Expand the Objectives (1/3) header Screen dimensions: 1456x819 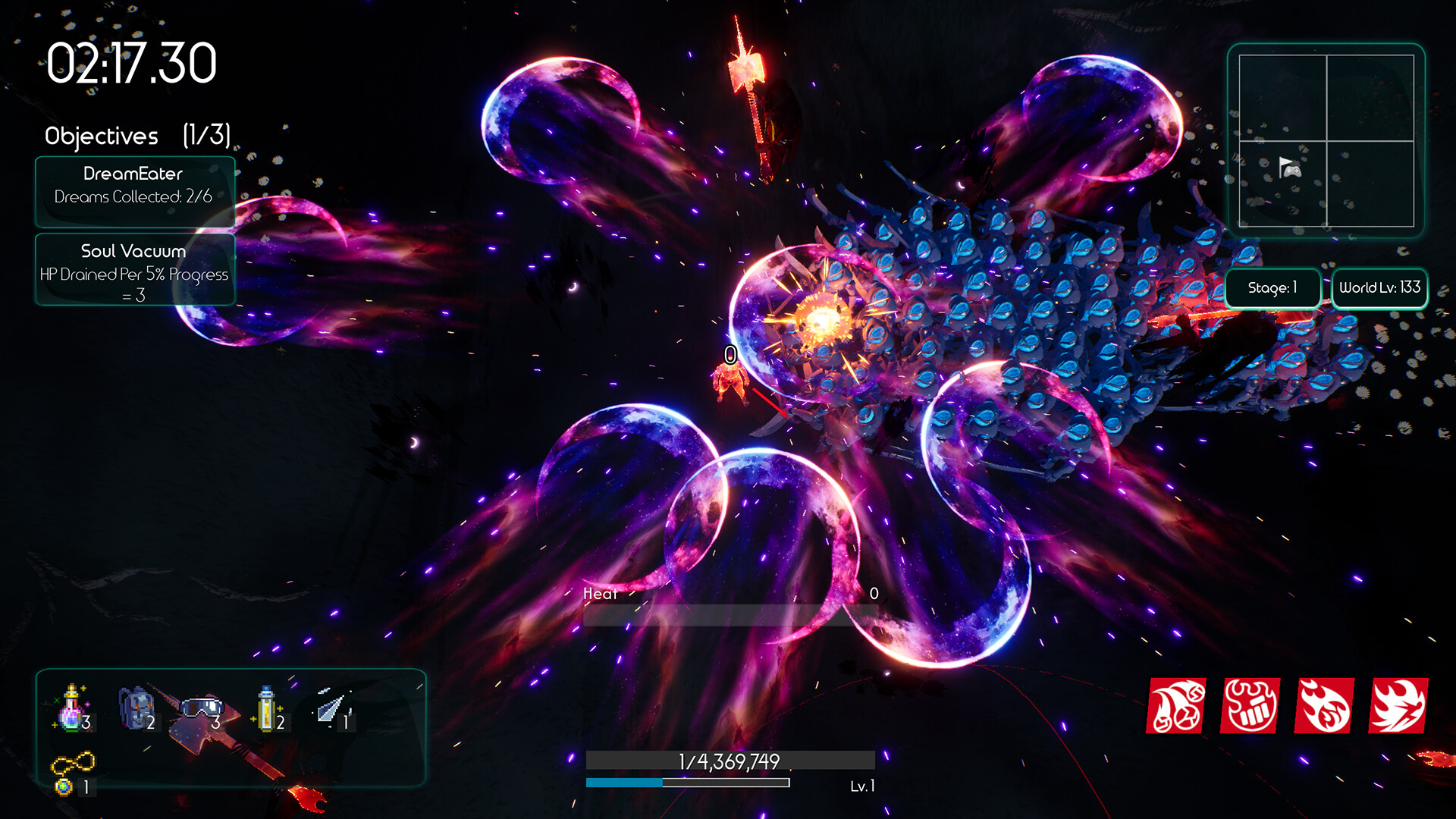click(x=139, y=136)
